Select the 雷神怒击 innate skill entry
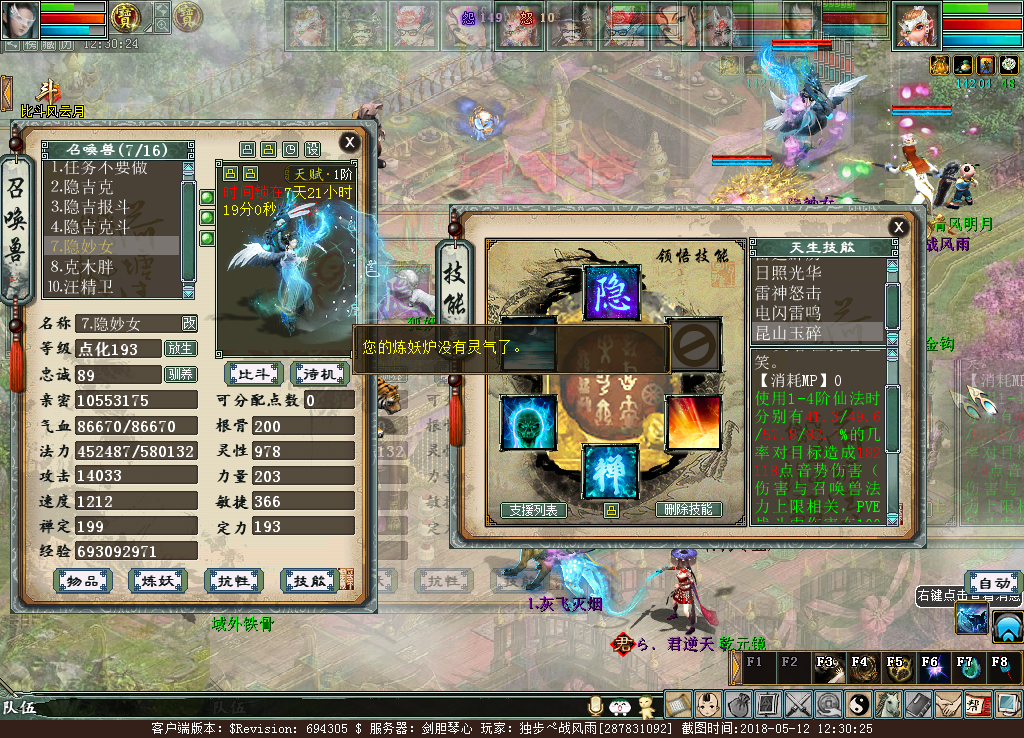The width and height of the screenshot is (1024, 738). 788,293
